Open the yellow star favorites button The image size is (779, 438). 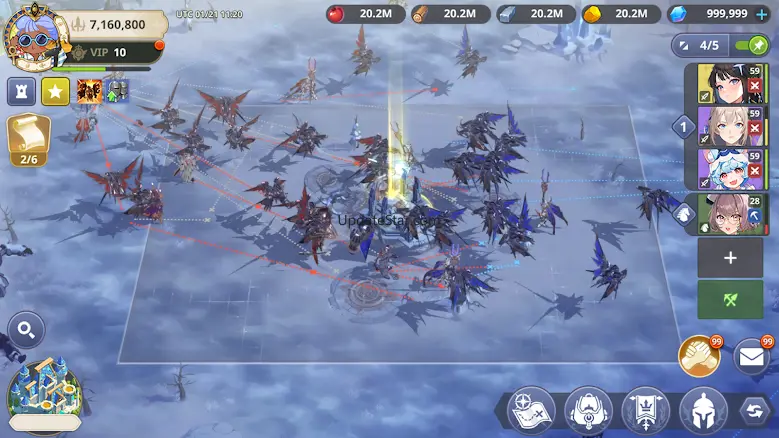coord(55,92)
